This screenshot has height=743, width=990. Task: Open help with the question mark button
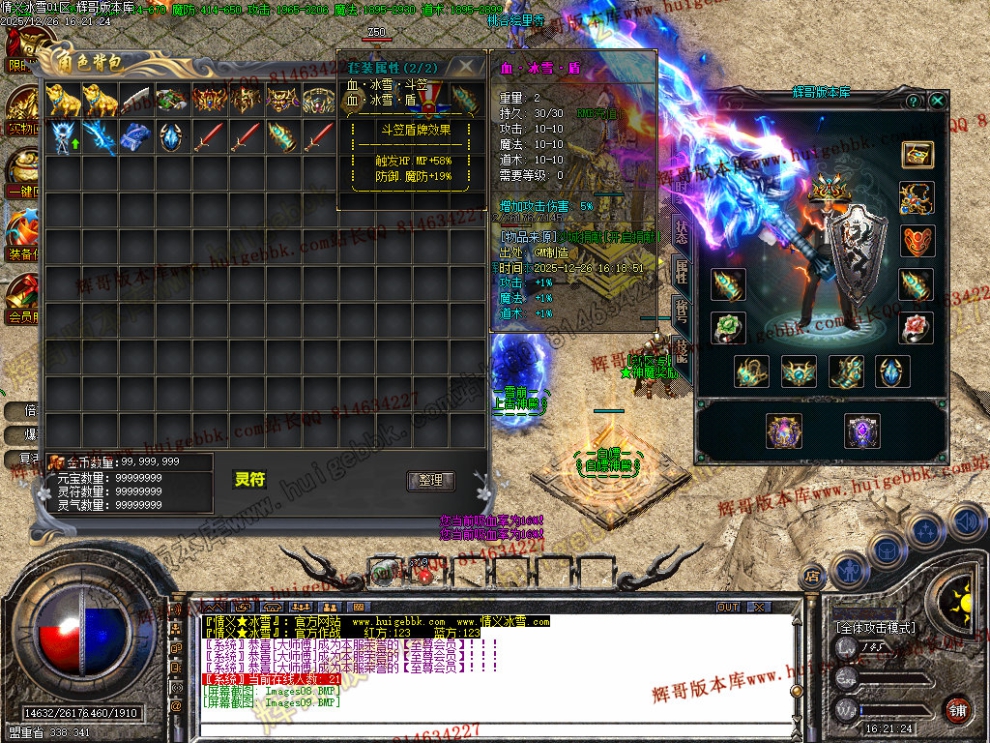click(913, 101)
